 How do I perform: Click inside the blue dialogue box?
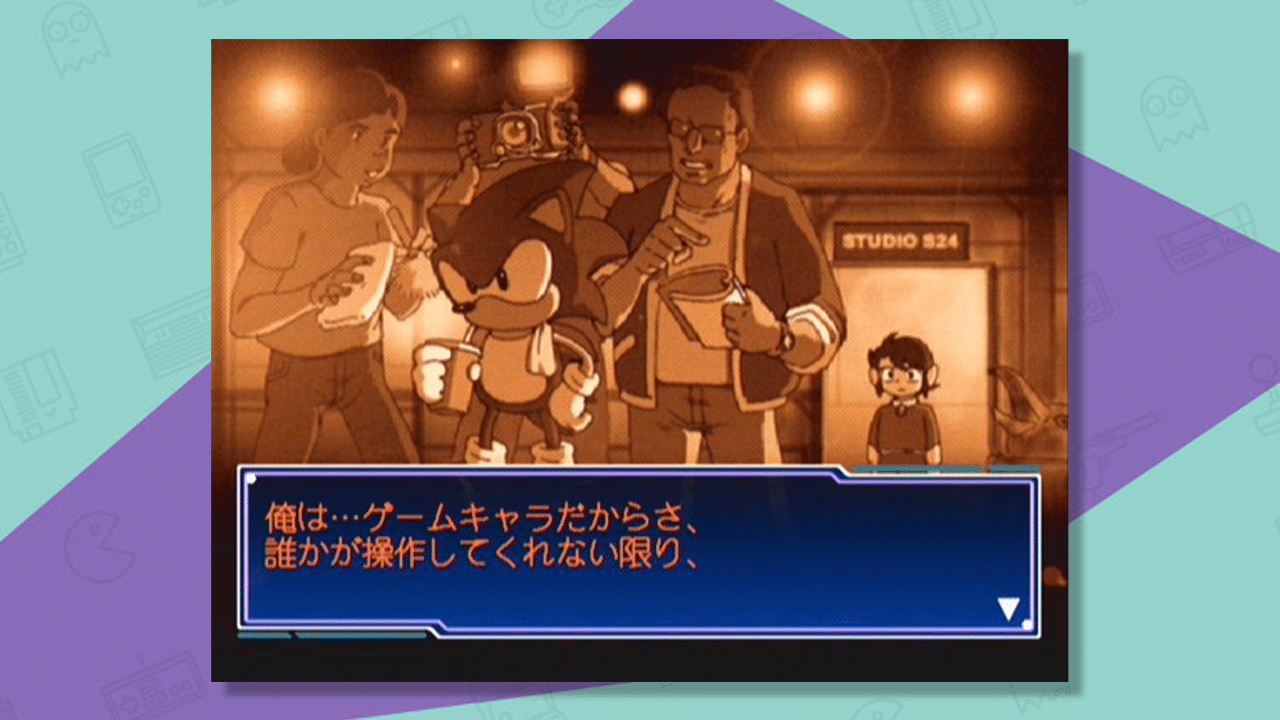640,550
